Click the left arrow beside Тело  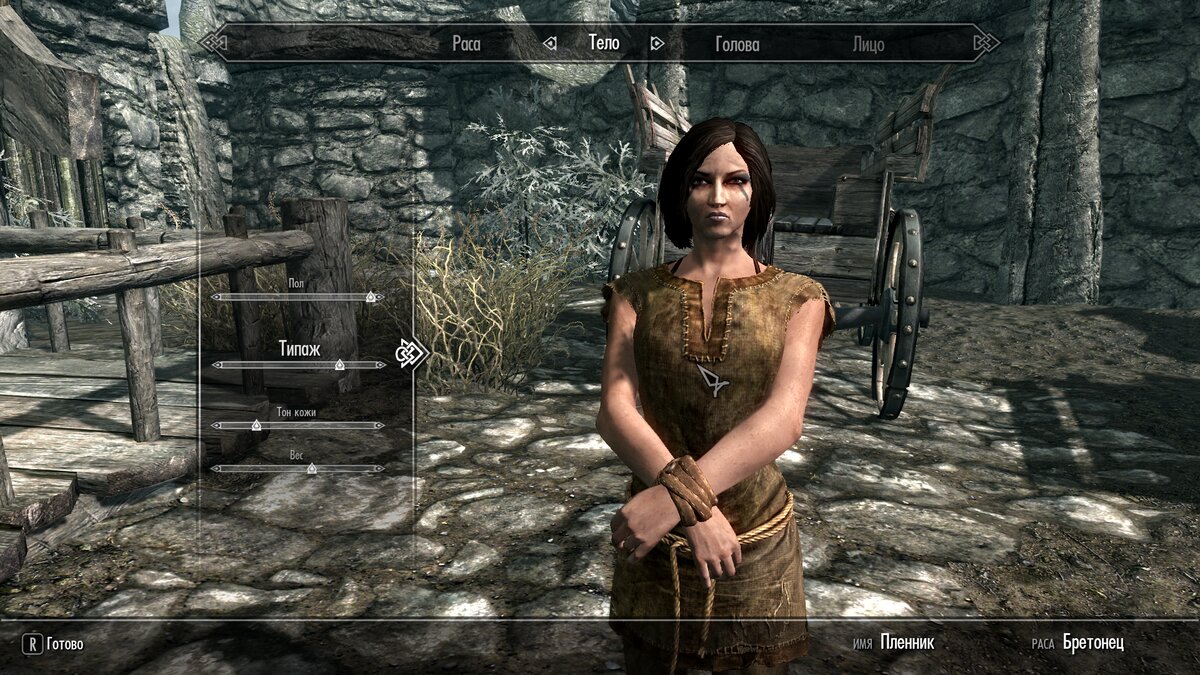[x=549, y=43]
